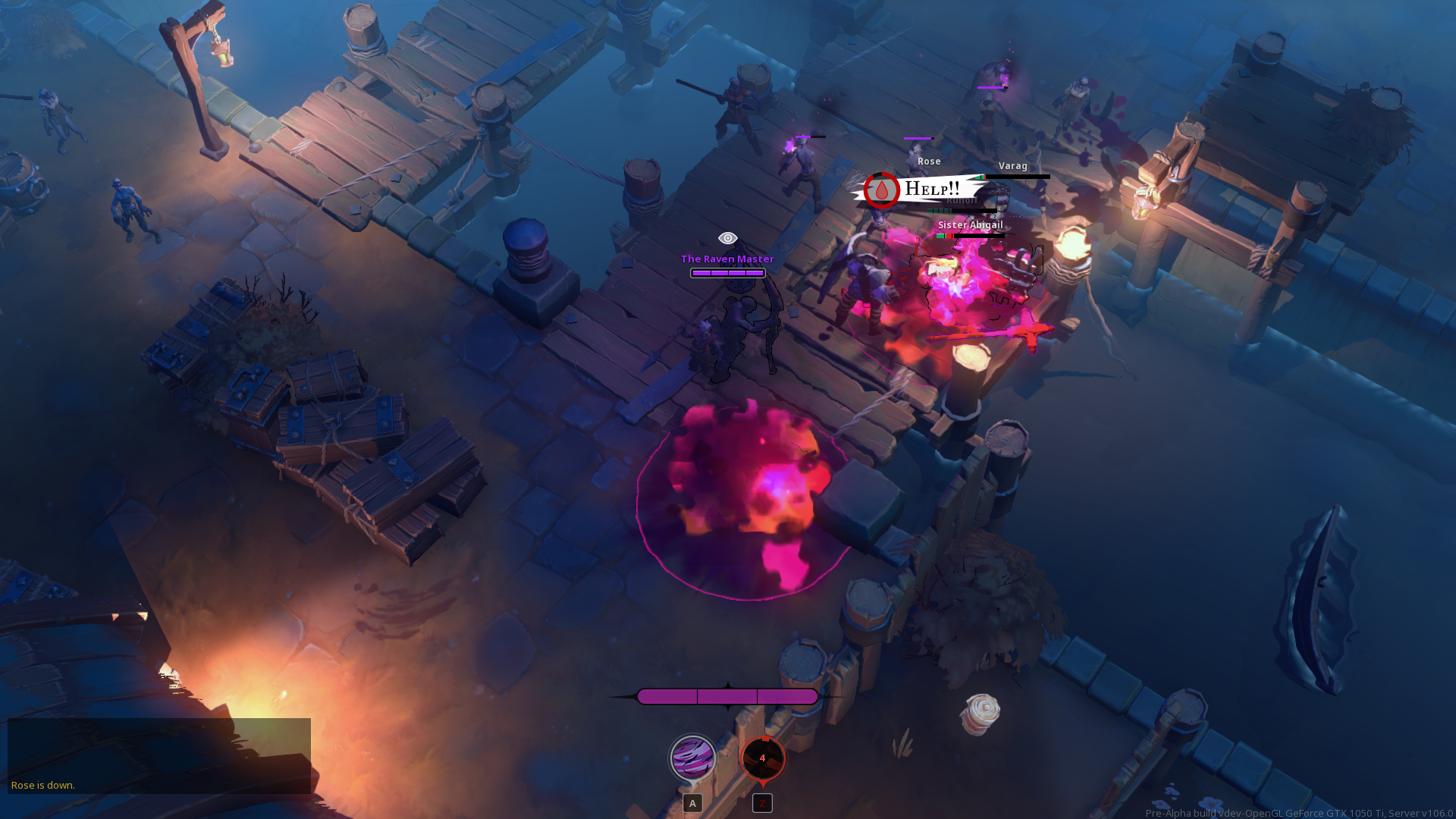Toggle the eye icon above The Raven Master
Screen dimensions: 1456x819
coord(727,238)
